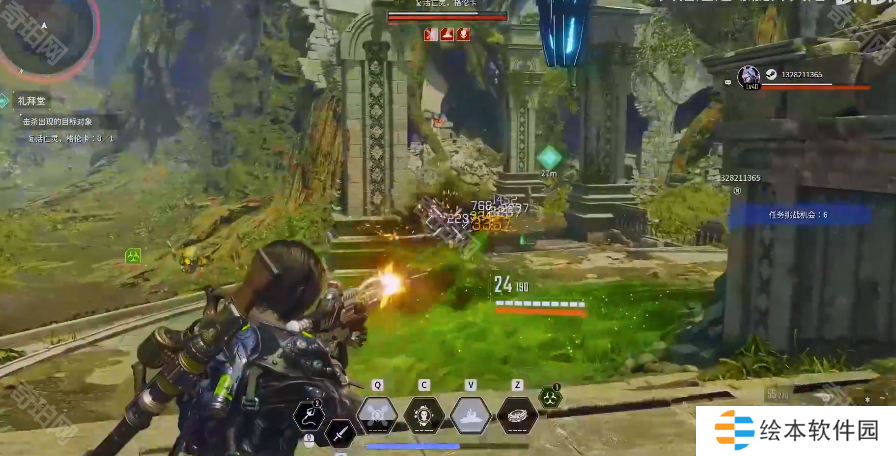Select the grappling hook hexagon icon

(309, 415)
